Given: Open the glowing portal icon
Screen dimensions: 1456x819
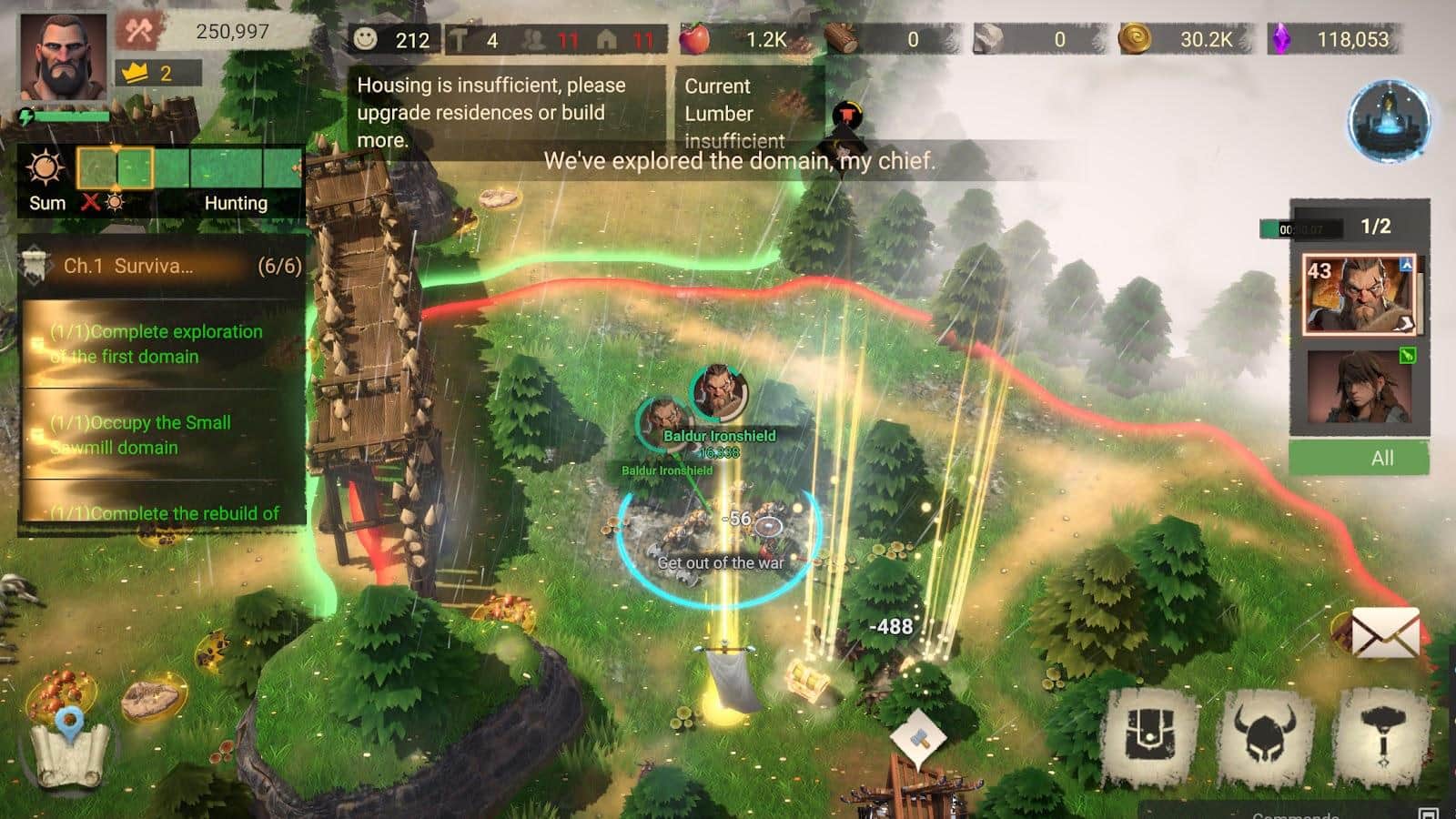Looking at the screenshot, I should point(1389,121).
